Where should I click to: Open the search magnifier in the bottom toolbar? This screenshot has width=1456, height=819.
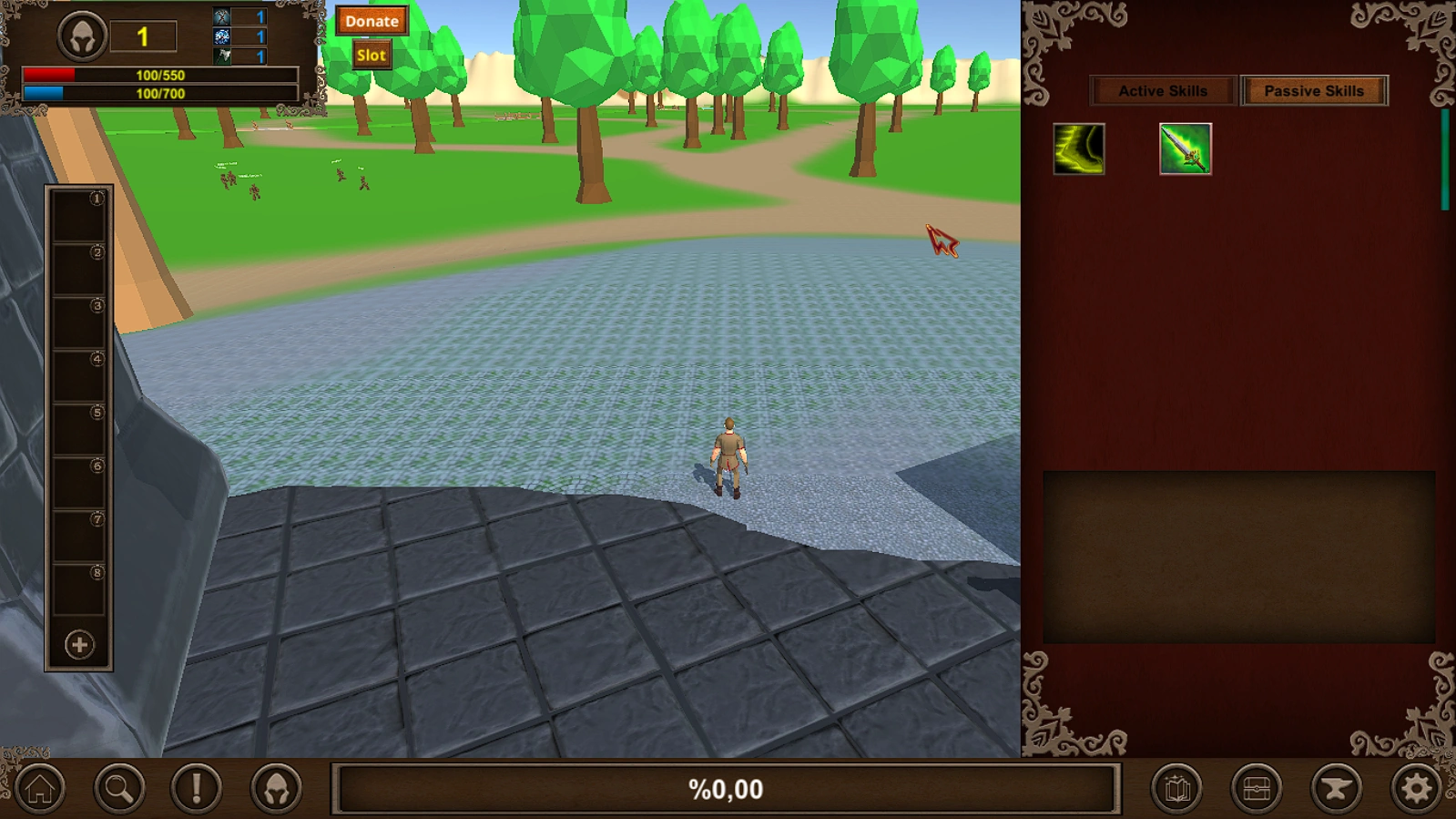[x=118, y=789]
